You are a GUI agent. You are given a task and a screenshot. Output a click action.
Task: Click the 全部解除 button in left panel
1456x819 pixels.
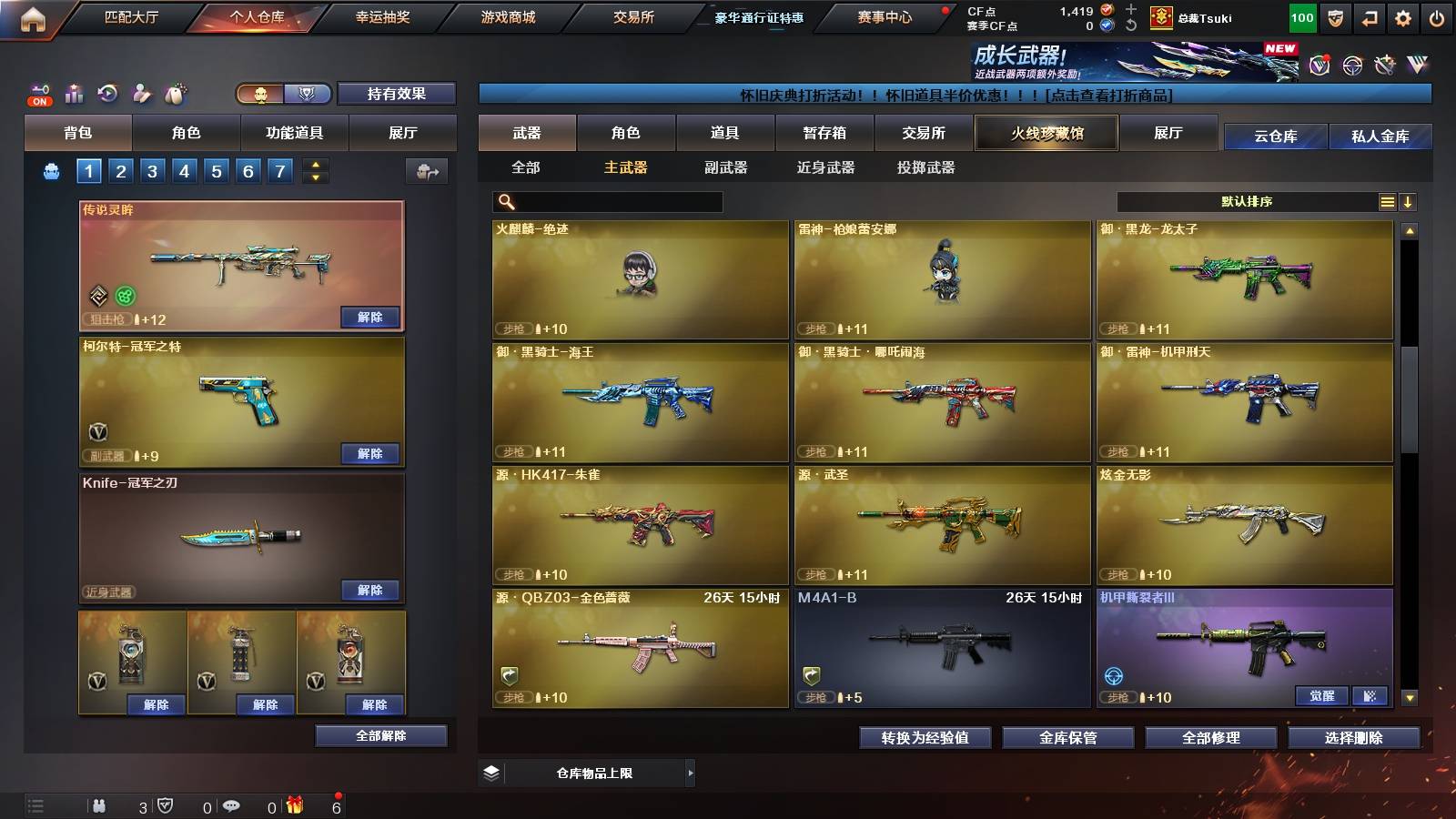tap(381, 735)
